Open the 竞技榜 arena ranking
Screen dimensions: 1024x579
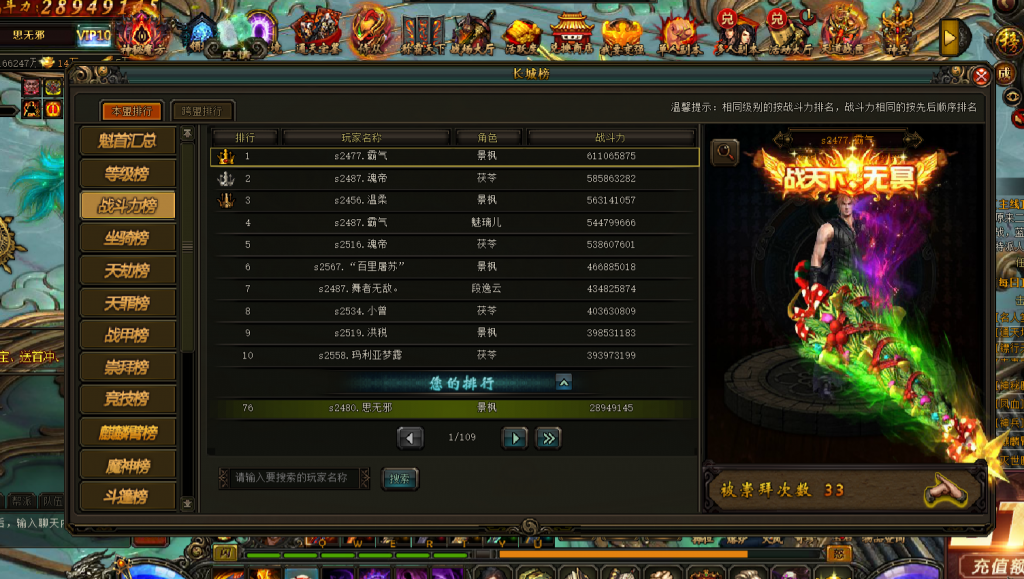point(127,399)
